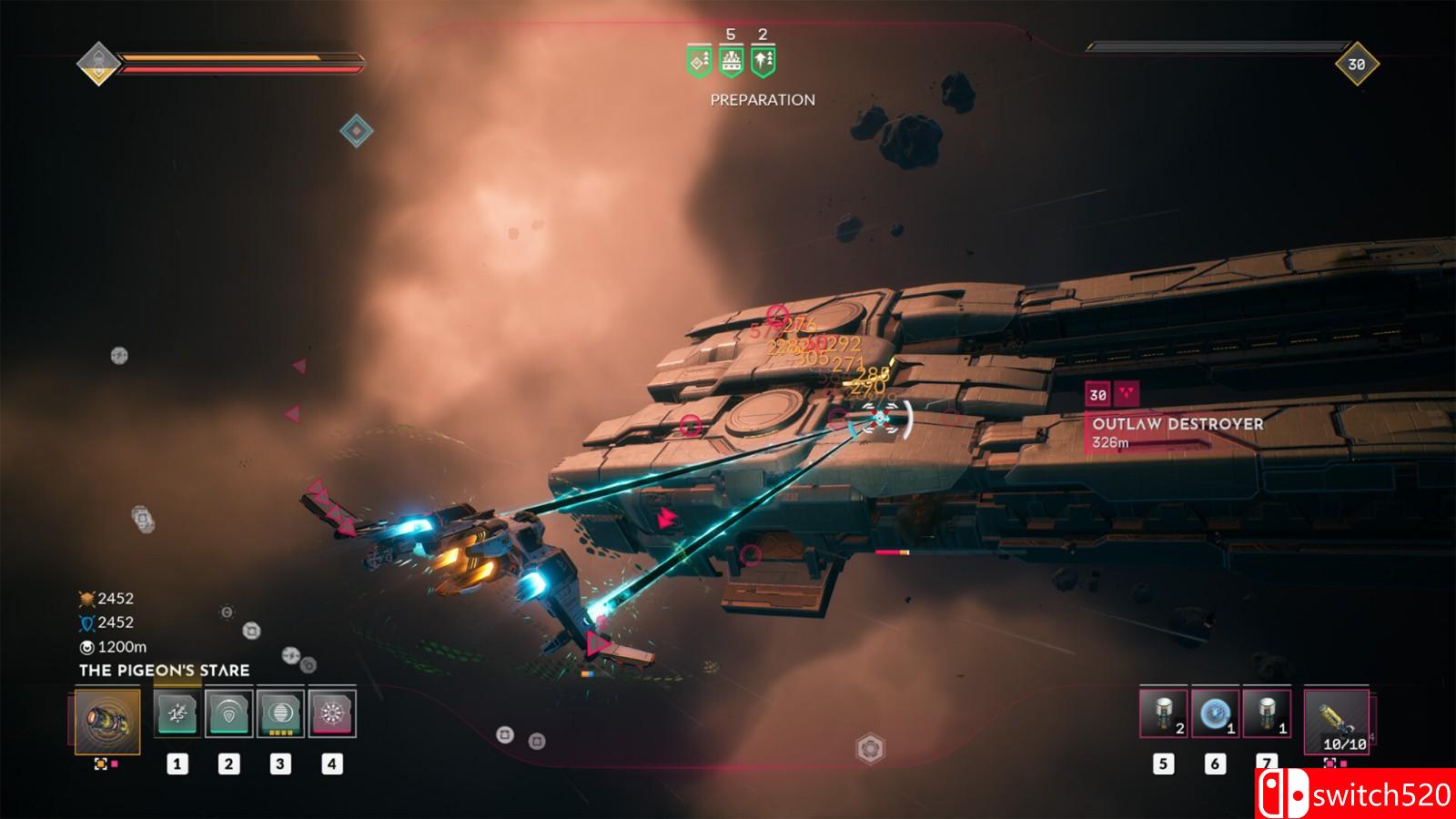The image size is (1456, 819).
Task: Click the switch520 watermark logo
Action: [x=1355, y=794]
